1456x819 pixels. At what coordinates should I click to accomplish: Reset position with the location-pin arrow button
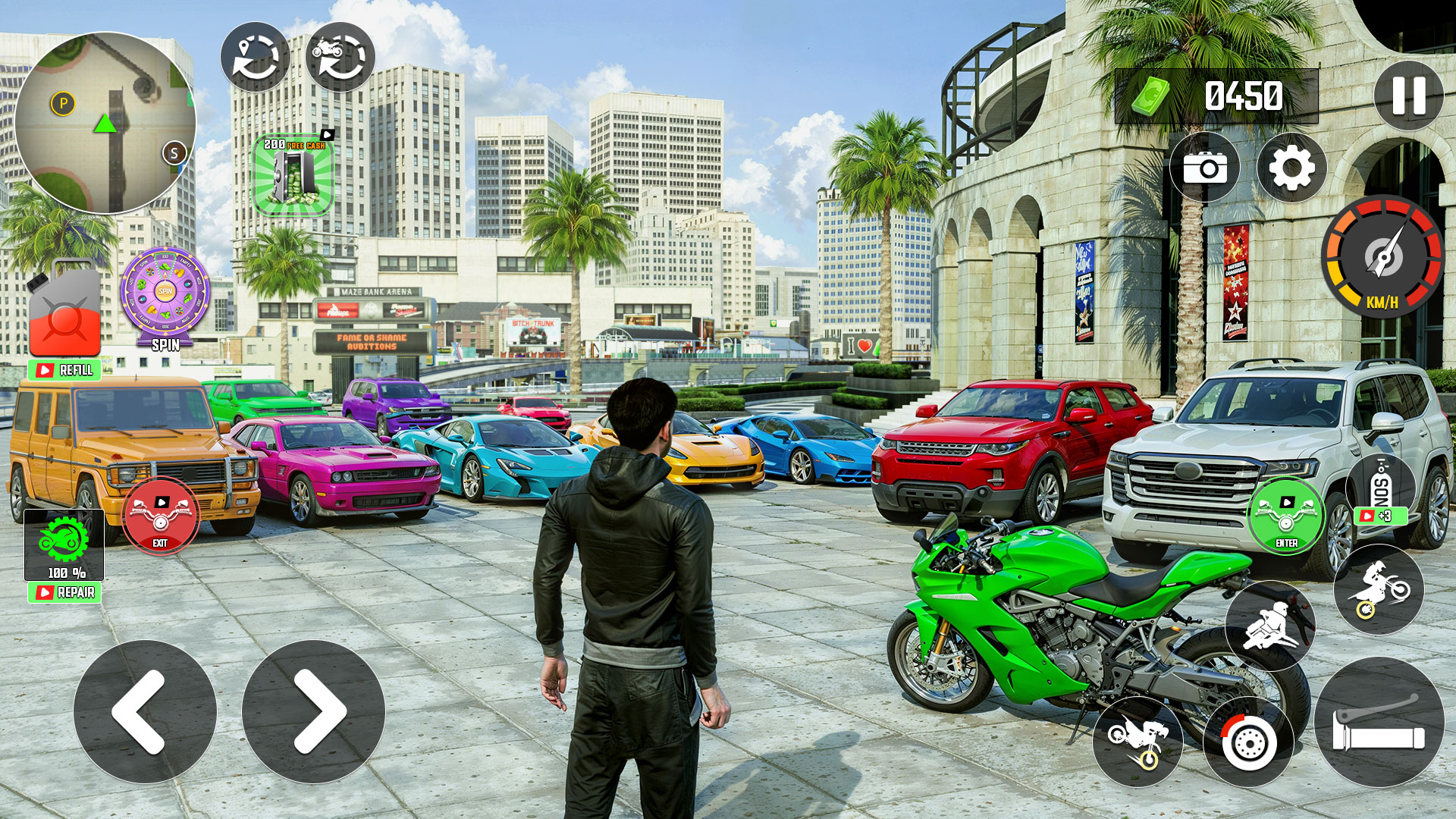tap(255, 58)
